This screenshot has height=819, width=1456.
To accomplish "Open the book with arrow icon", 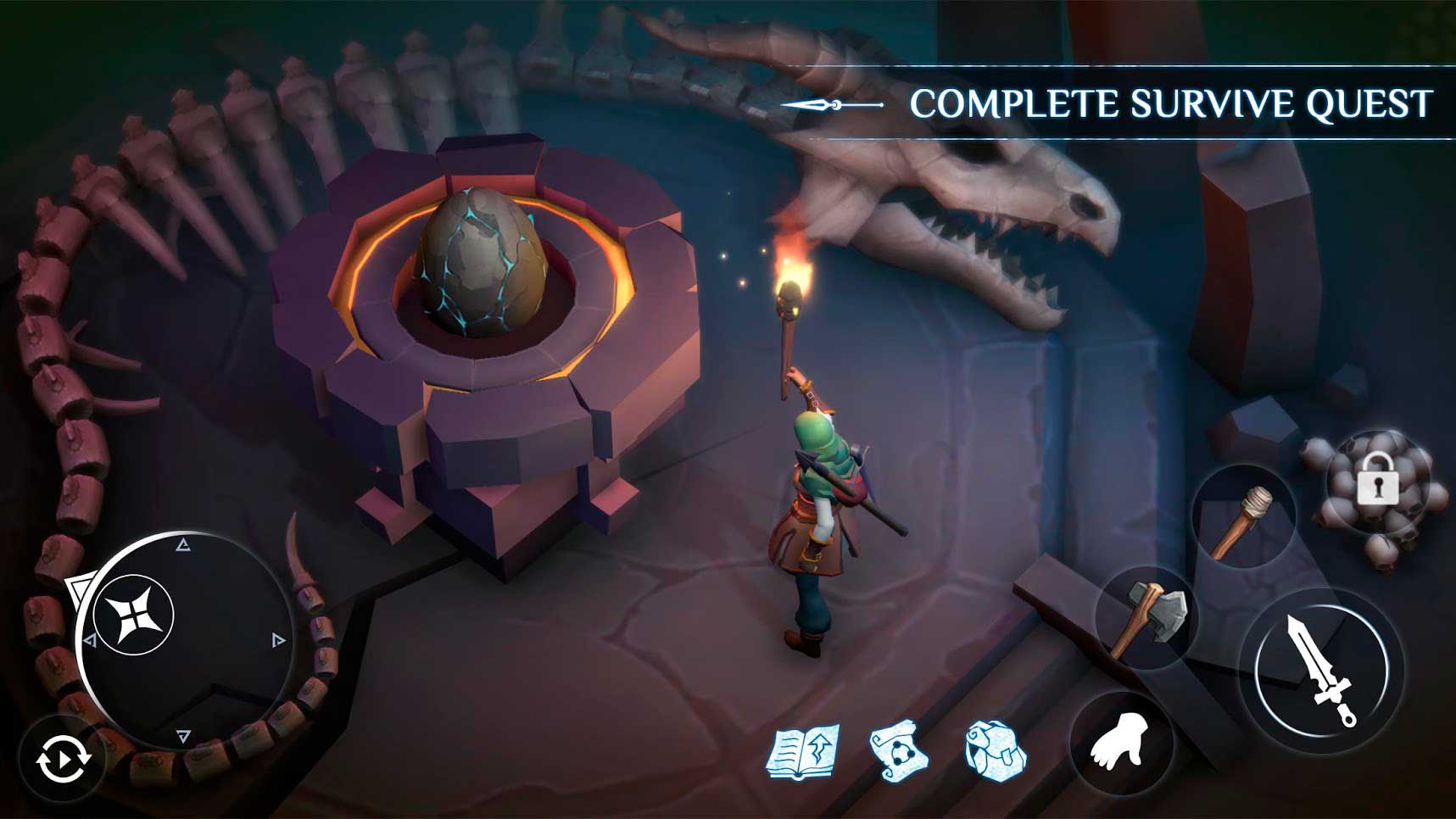I will coord(802,750).
